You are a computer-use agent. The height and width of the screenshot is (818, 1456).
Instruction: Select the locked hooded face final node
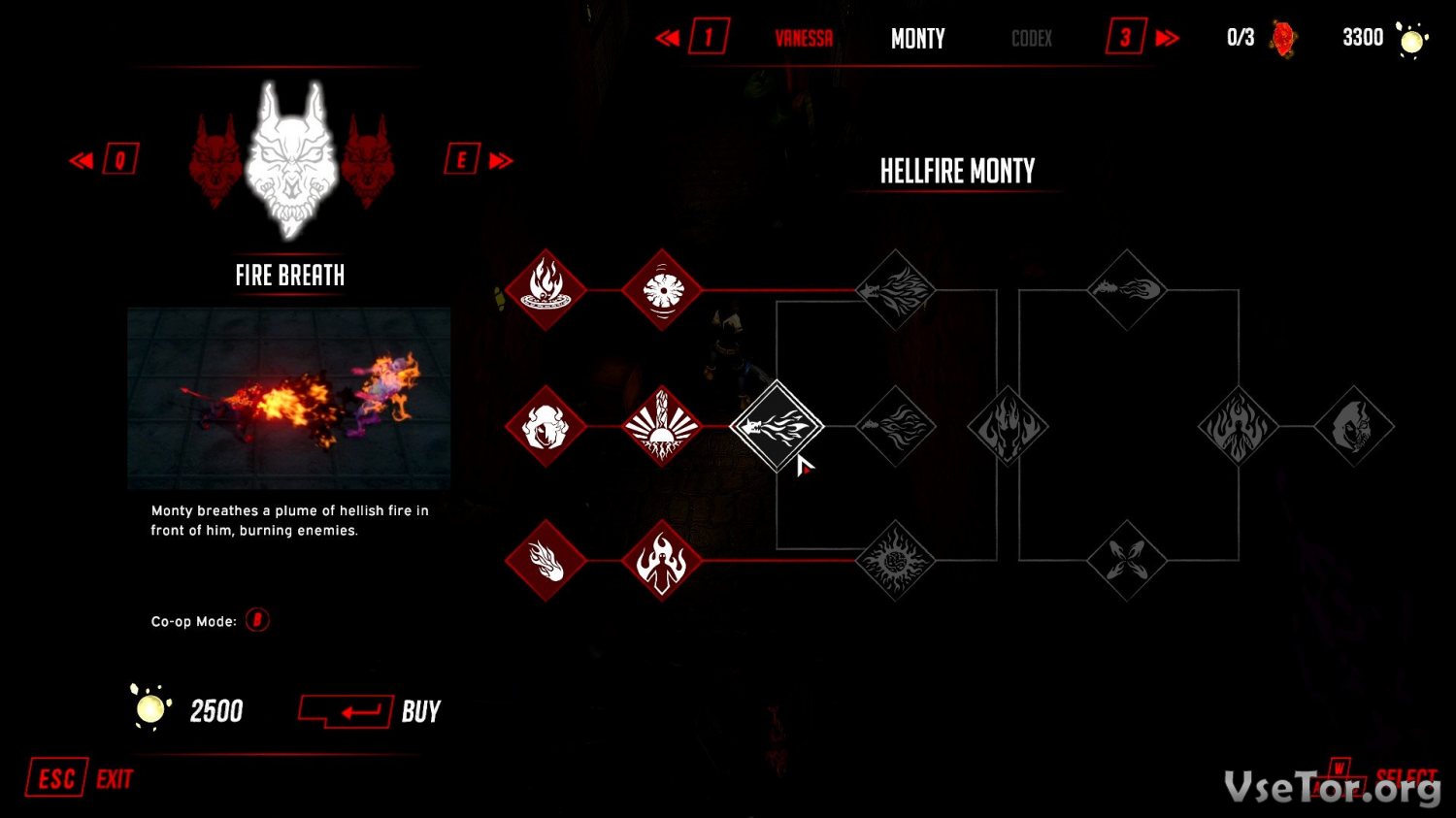1353,426
